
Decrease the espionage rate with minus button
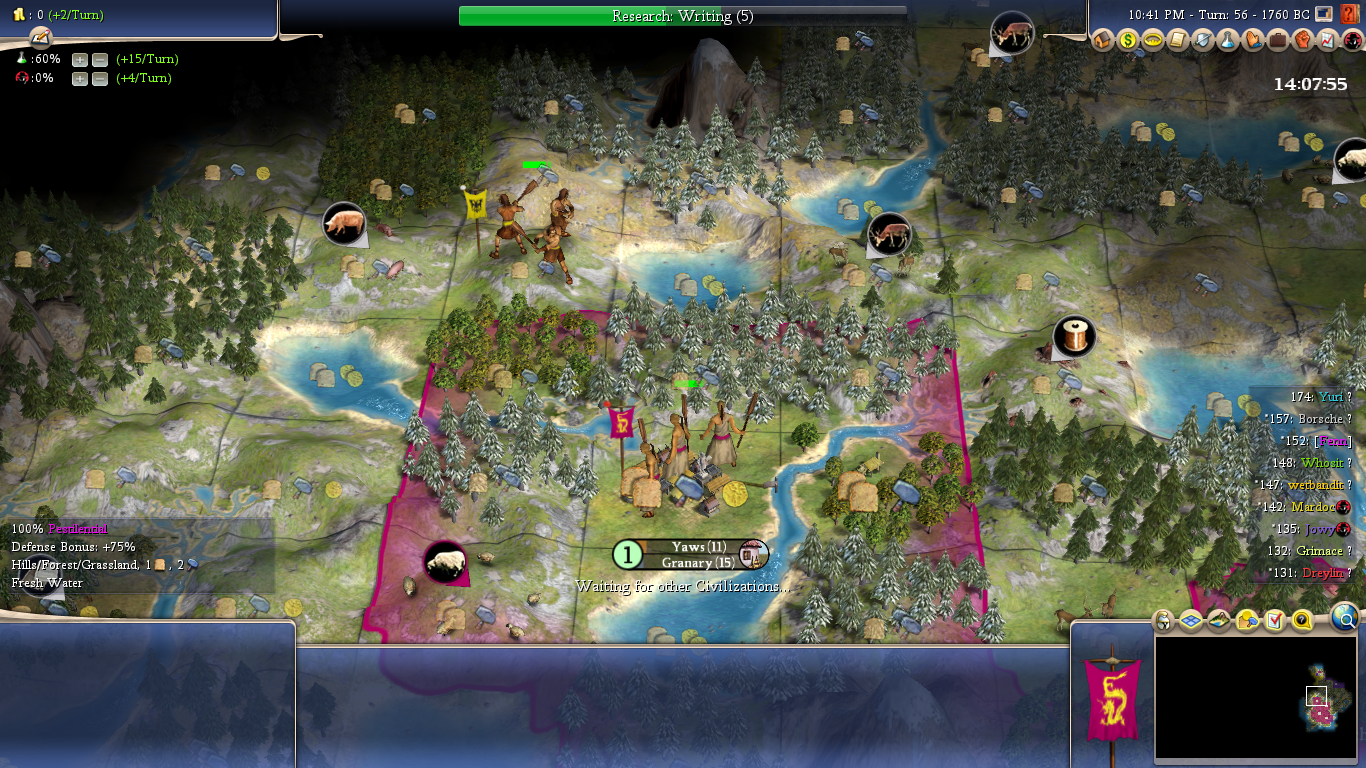point(100,79)
